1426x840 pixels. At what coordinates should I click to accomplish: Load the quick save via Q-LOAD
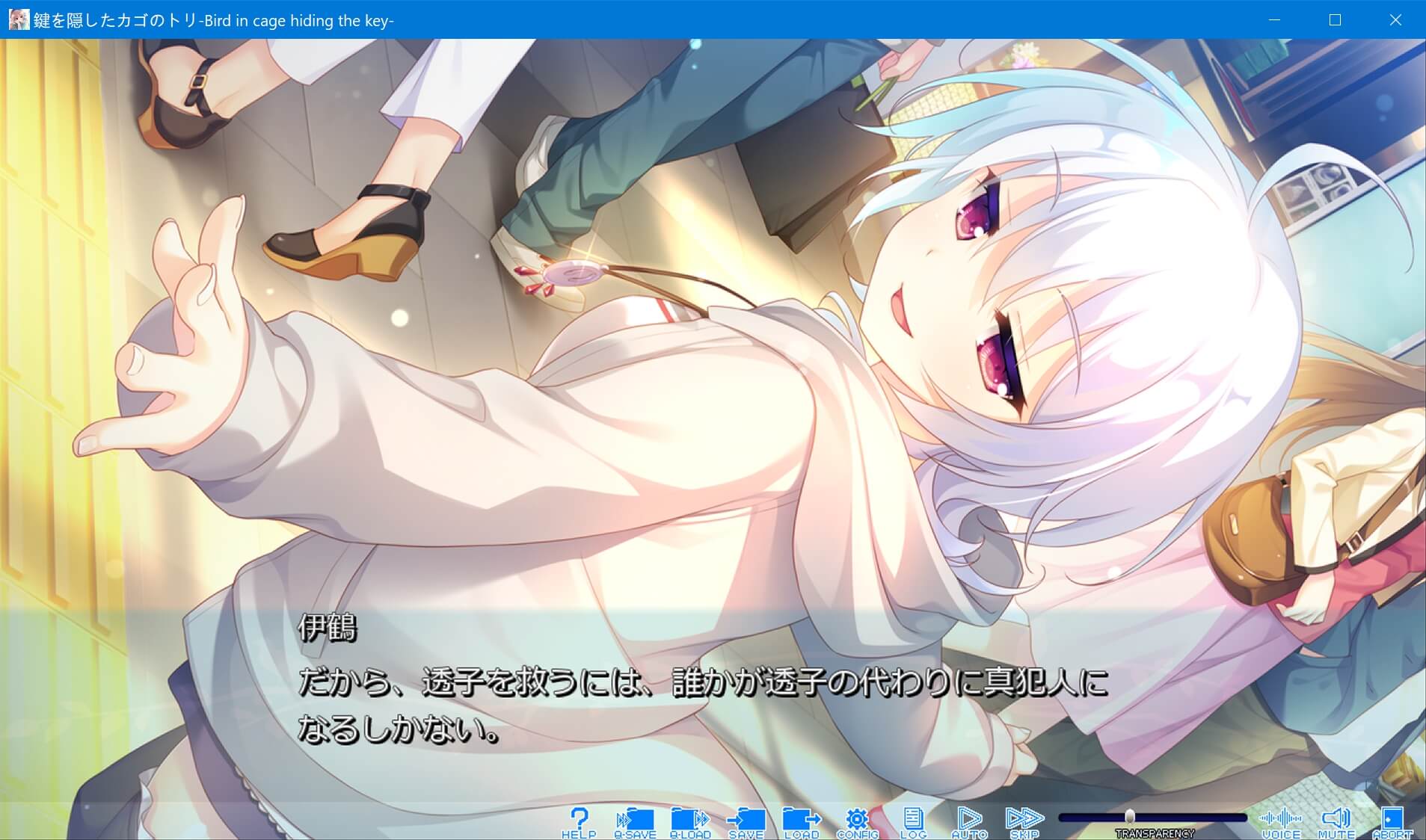tap(689, 820)
